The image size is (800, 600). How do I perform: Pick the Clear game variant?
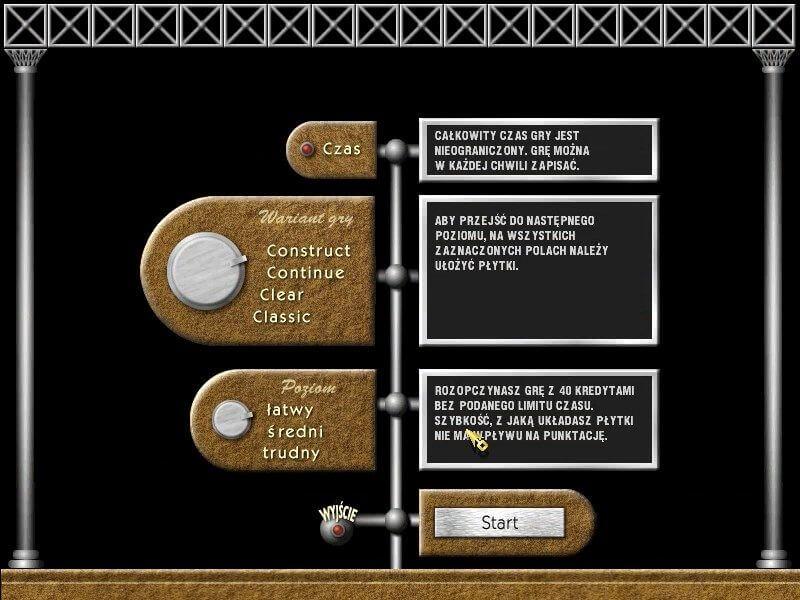(x=282, y=295)
